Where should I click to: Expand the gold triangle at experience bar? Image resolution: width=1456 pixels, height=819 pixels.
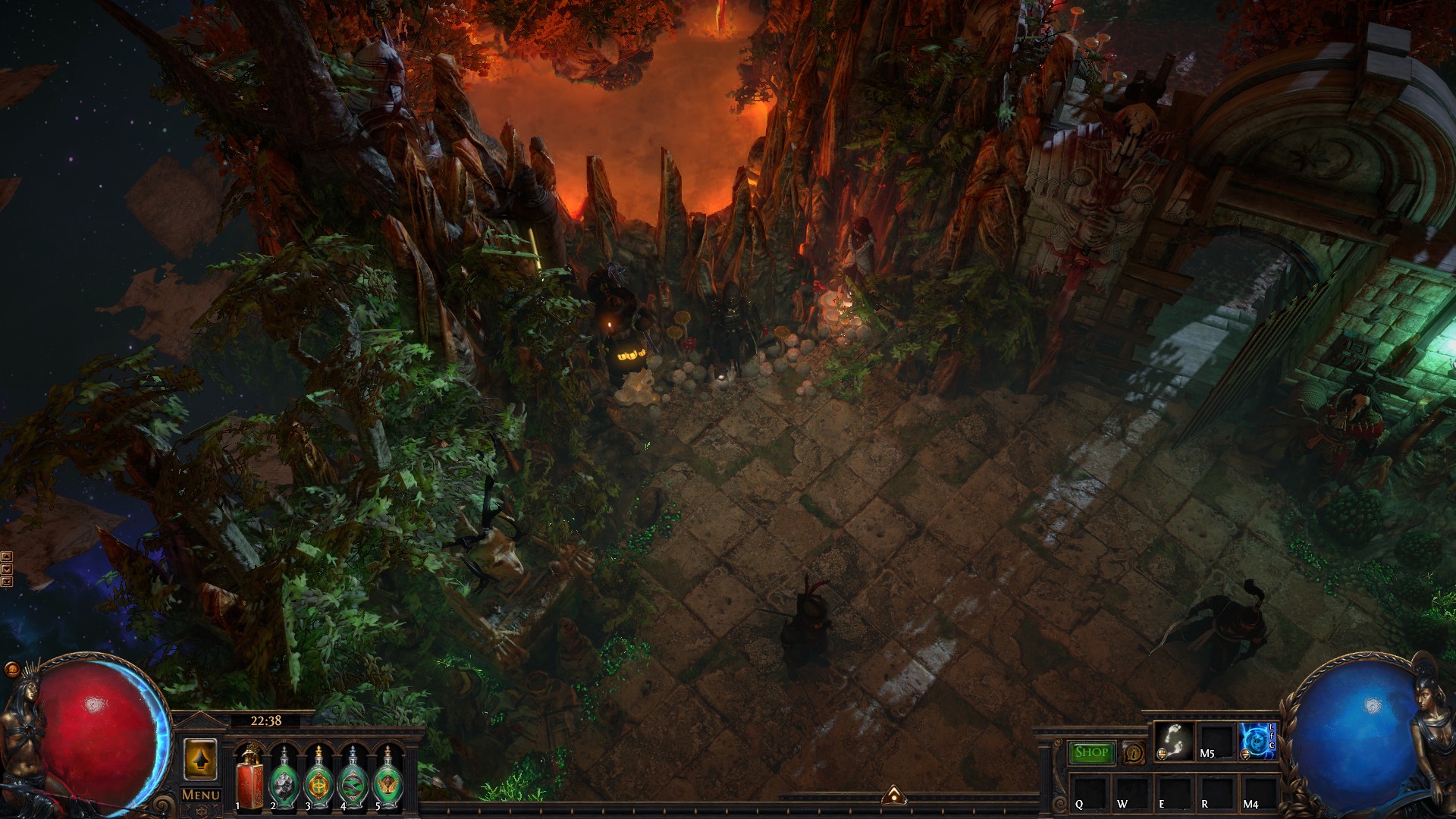[894, 795]
